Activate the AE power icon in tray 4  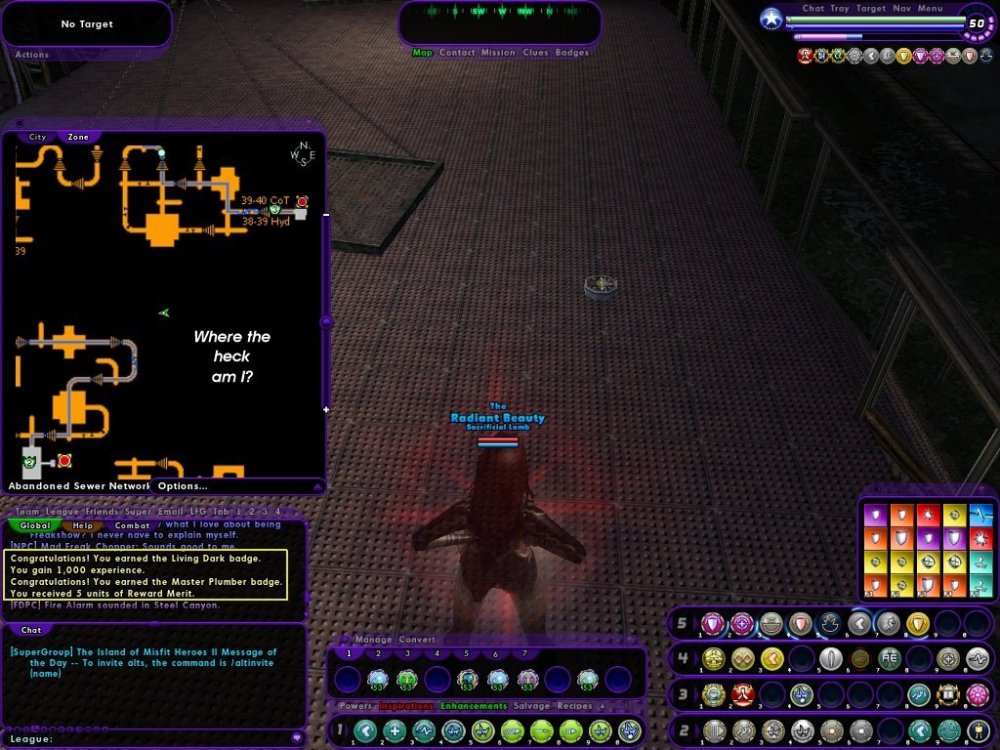coord(890,659)
